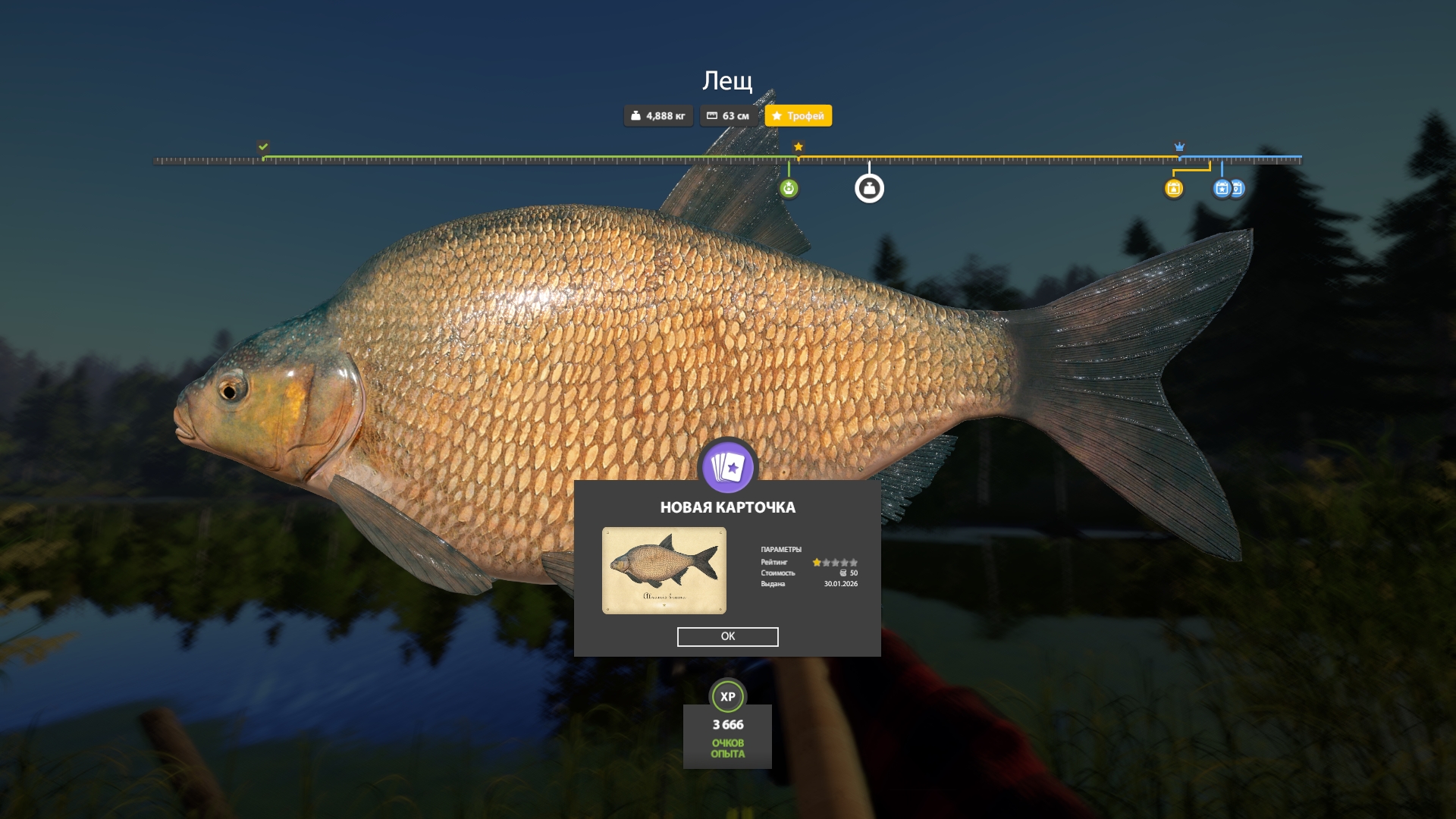Click the white weight marker on scale
Image resolution: width=1456 pixels, height=819 pixels.
click(x=869, y=188)
